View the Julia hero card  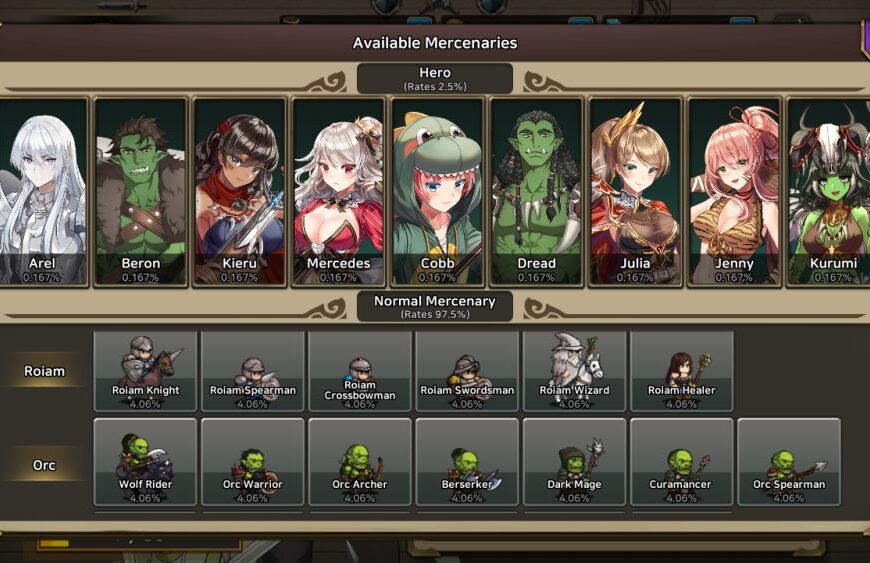pos(635,191)
